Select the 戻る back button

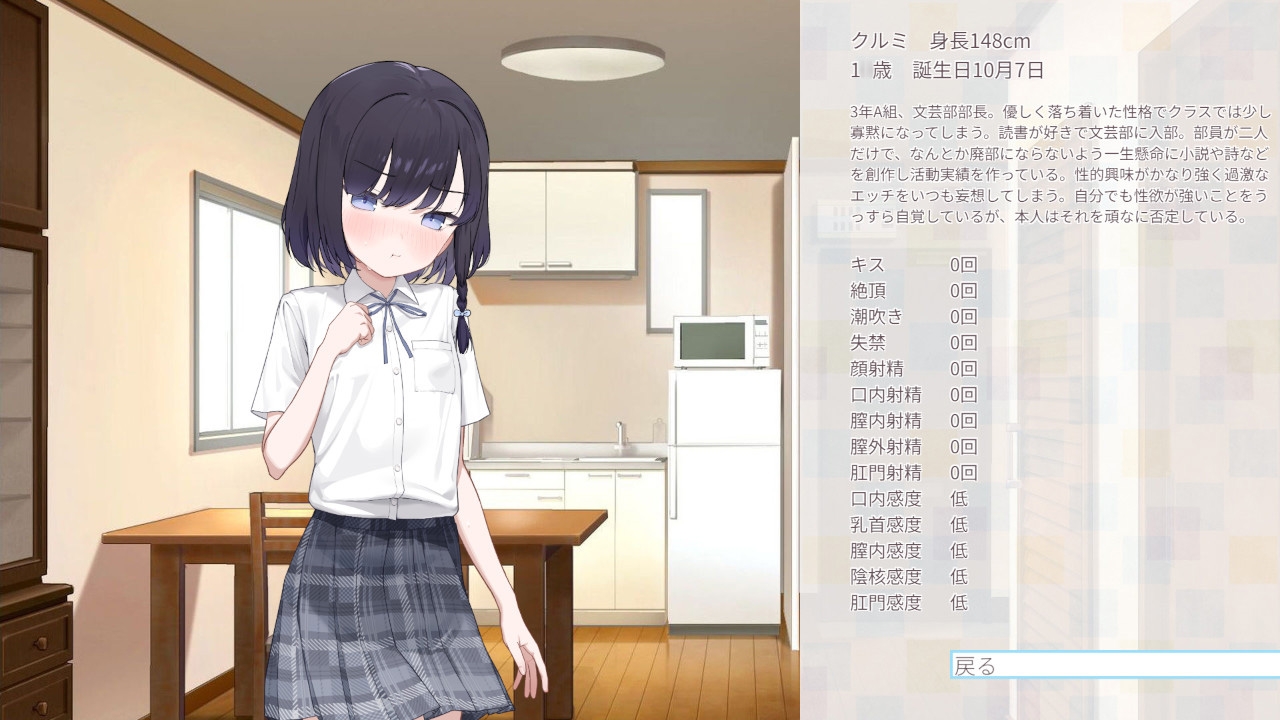[x=1113, y=665]
